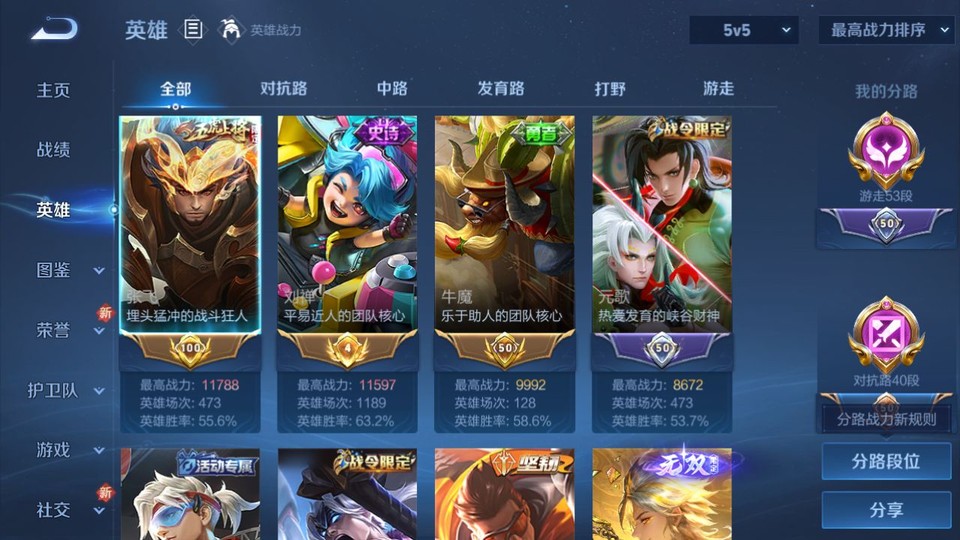This screenshot has height=540, width=960.
Task: Expand the 荣誉 sidebar section
Action: pyautogui.click(x=68, y=330)
